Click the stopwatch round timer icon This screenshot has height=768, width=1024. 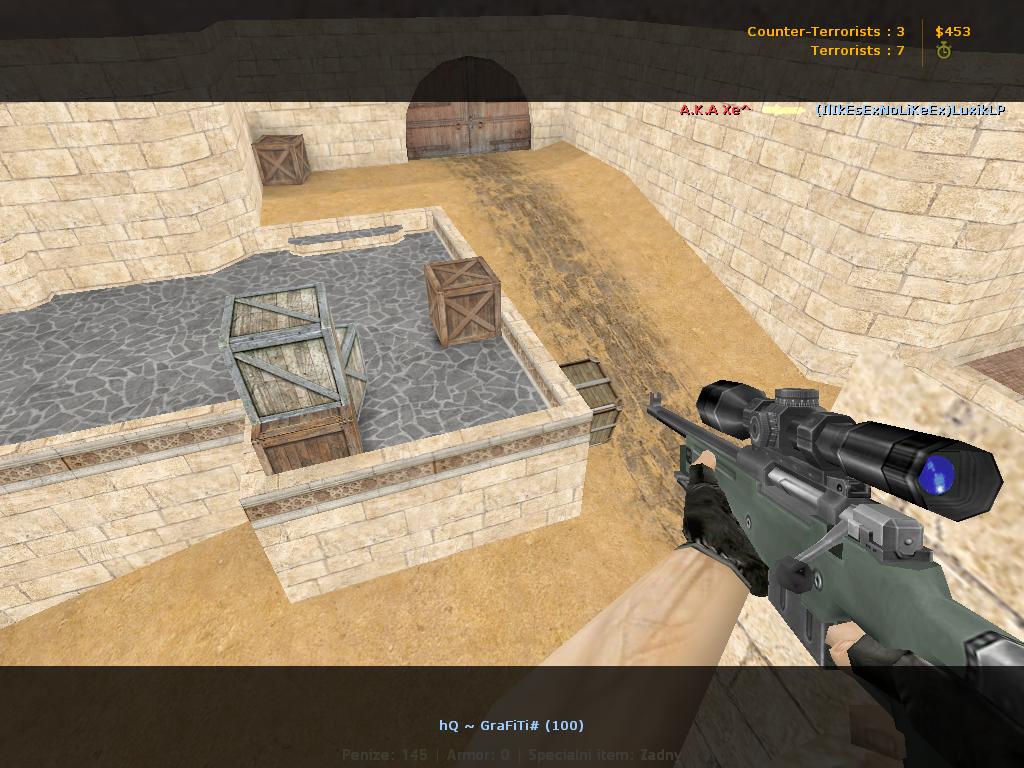tap(943, 51)
